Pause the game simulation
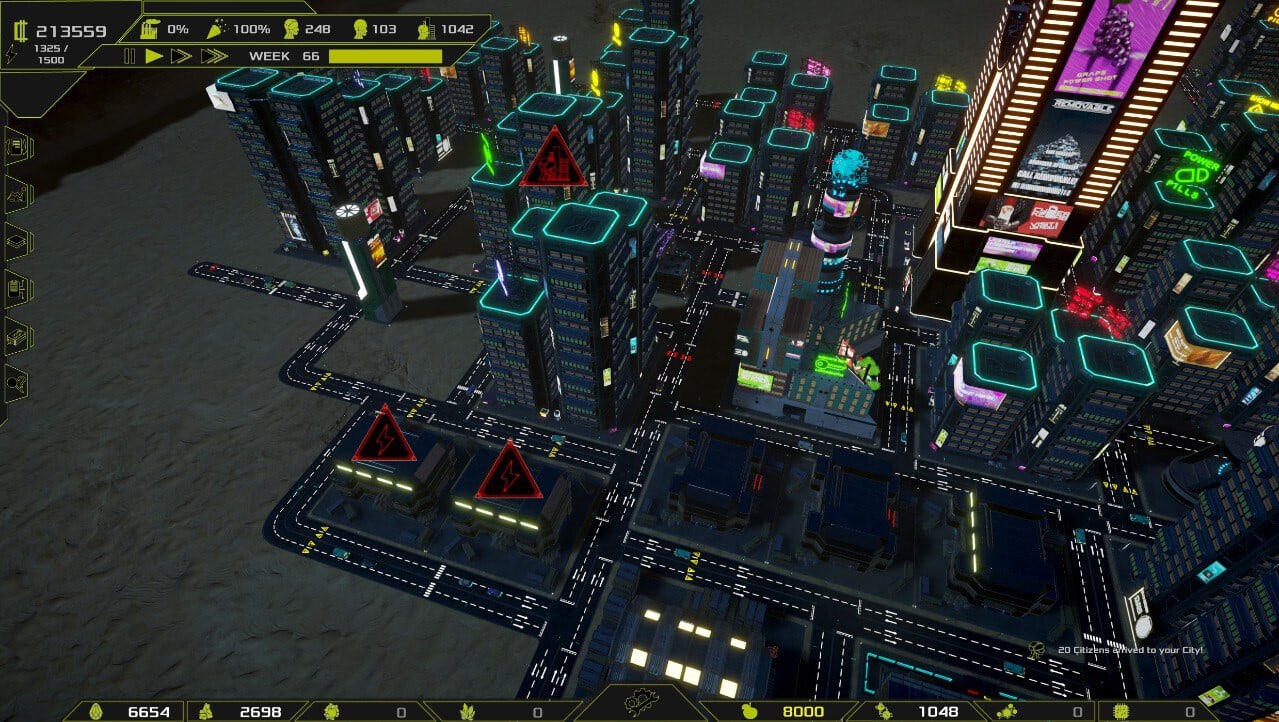 (x=129, y=56)
